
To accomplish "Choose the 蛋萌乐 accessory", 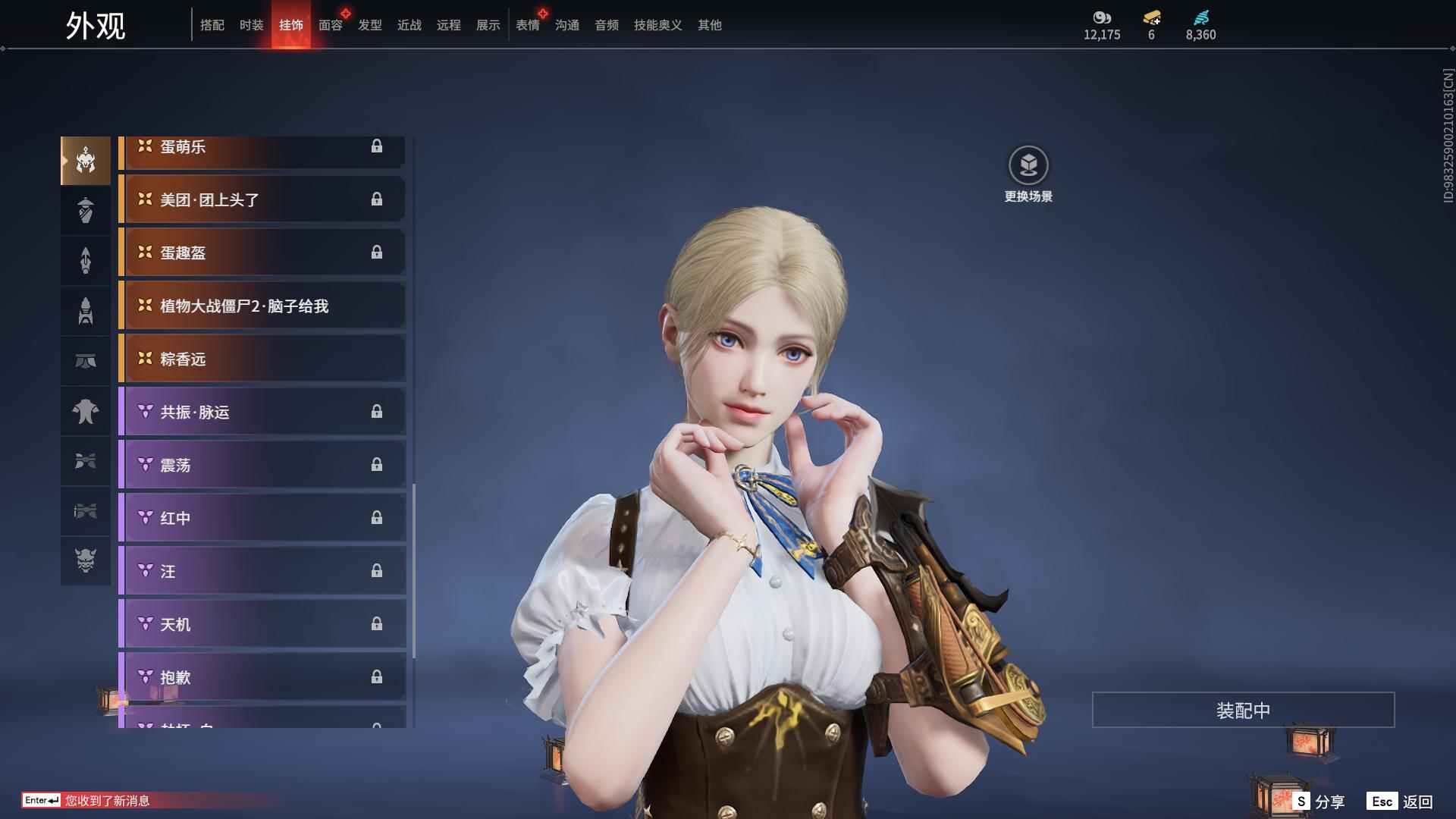I will tap(262, 149).
